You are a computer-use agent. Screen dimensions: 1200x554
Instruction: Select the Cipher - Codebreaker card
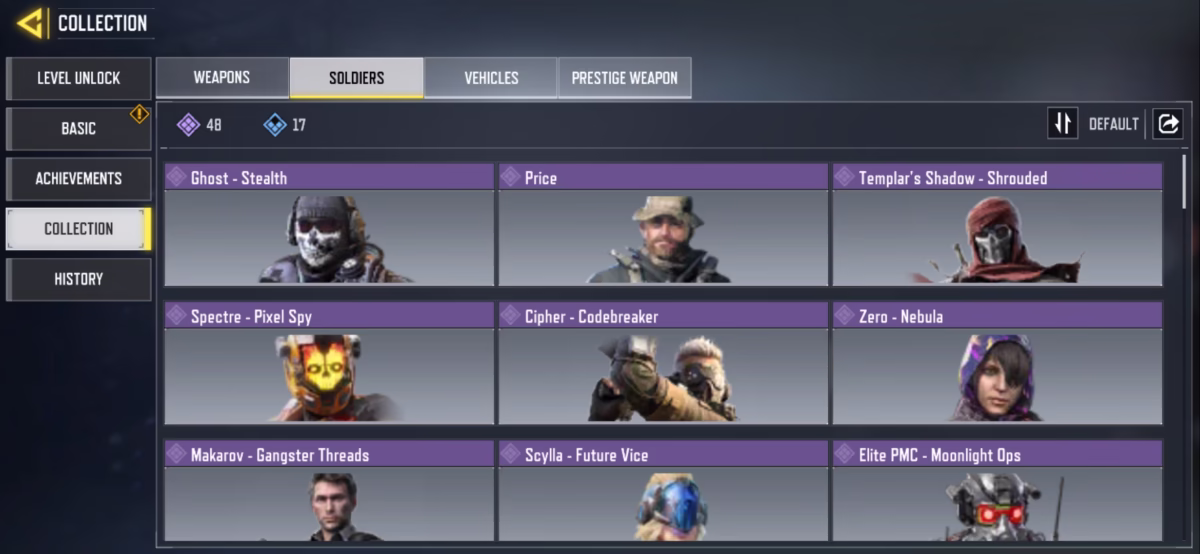click(663, 364)
